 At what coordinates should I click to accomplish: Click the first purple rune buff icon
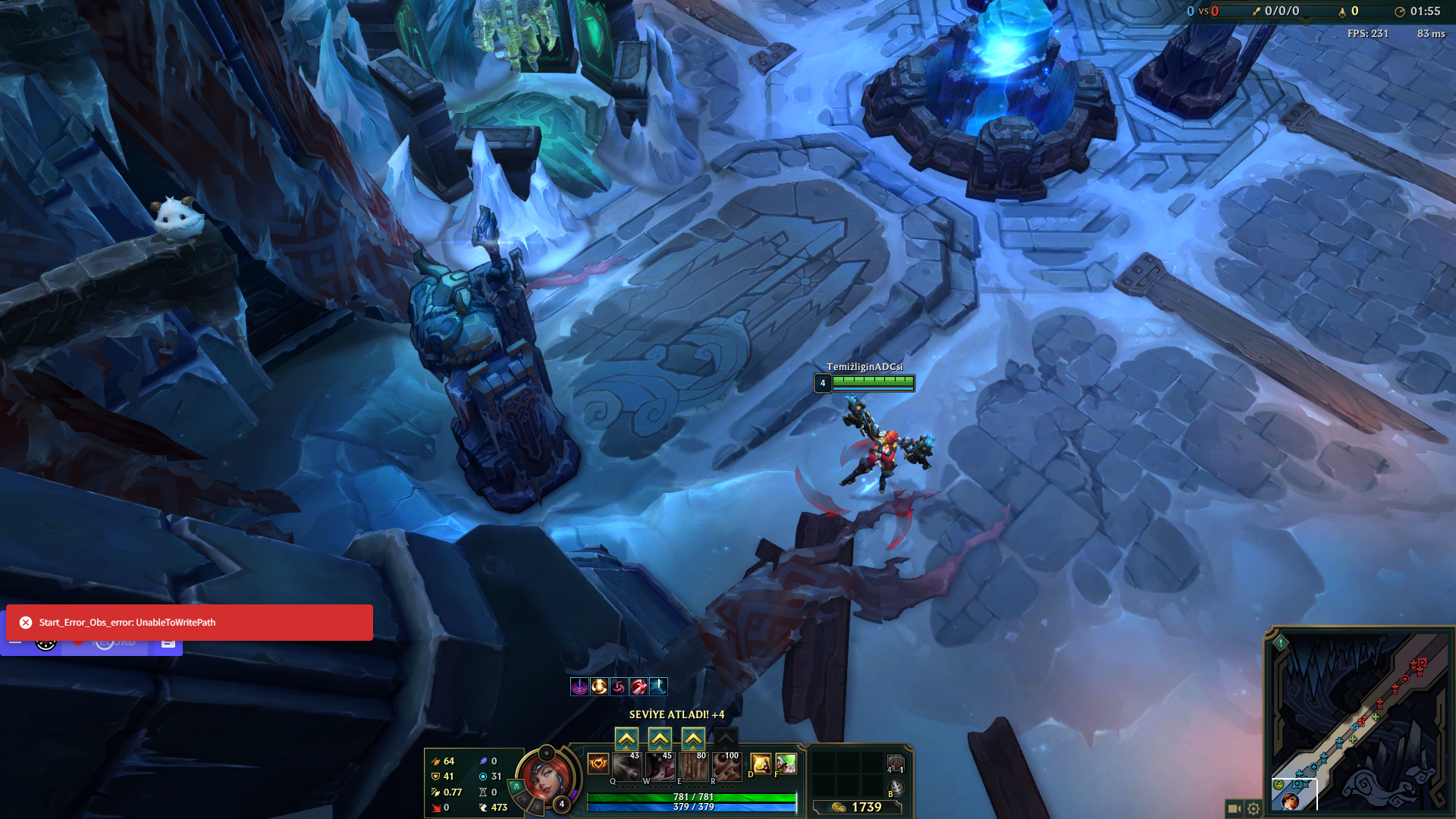coord(579,686)
